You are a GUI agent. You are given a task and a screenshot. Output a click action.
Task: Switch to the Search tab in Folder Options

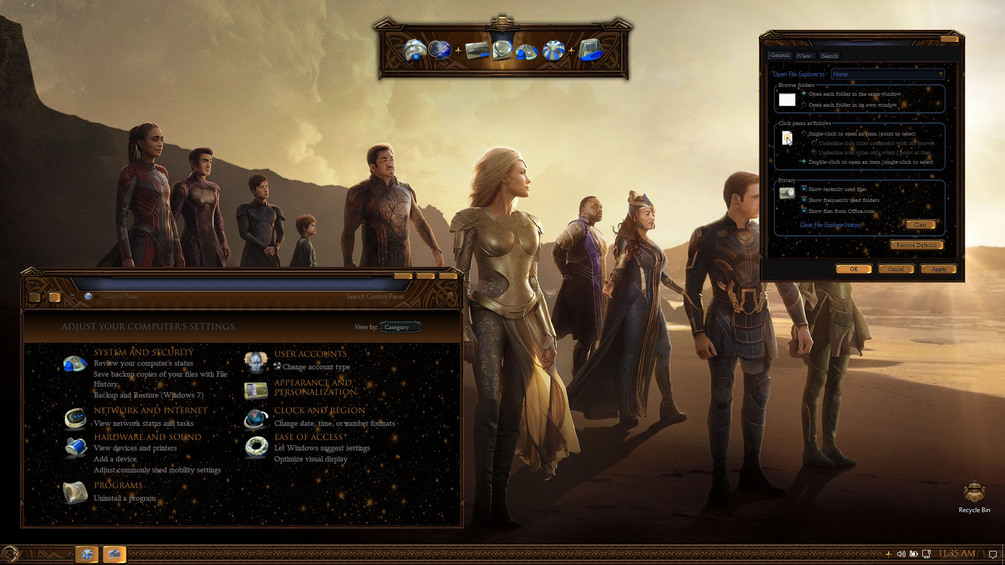(829, 56)
